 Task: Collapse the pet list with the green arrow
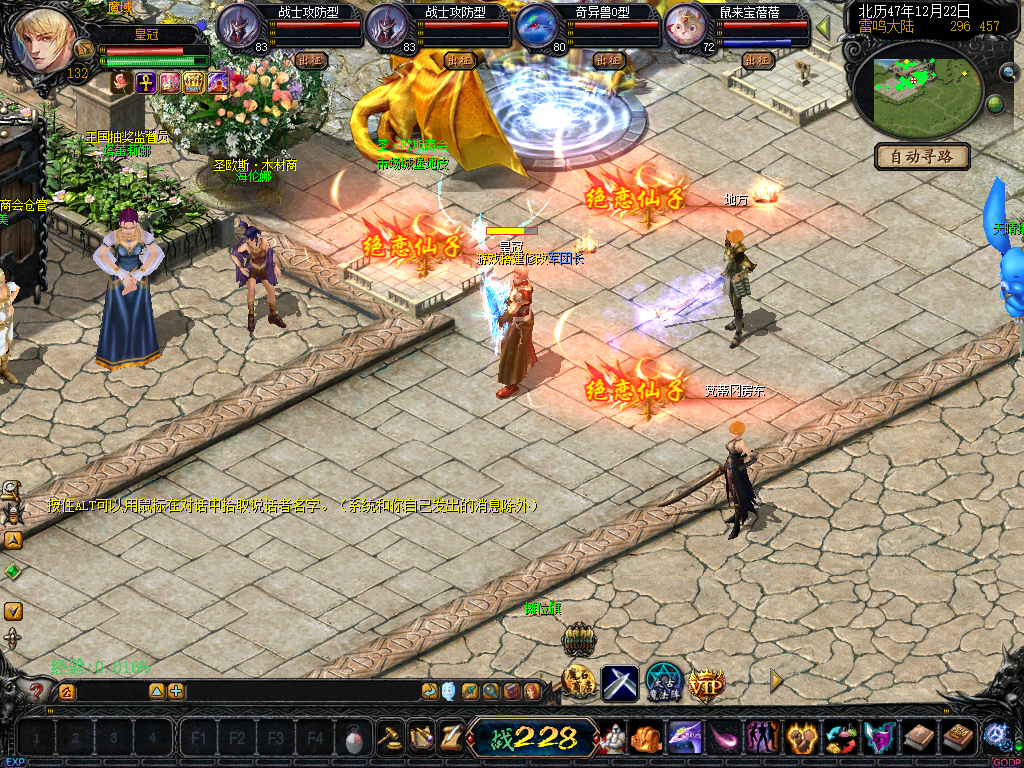(824, 27)
